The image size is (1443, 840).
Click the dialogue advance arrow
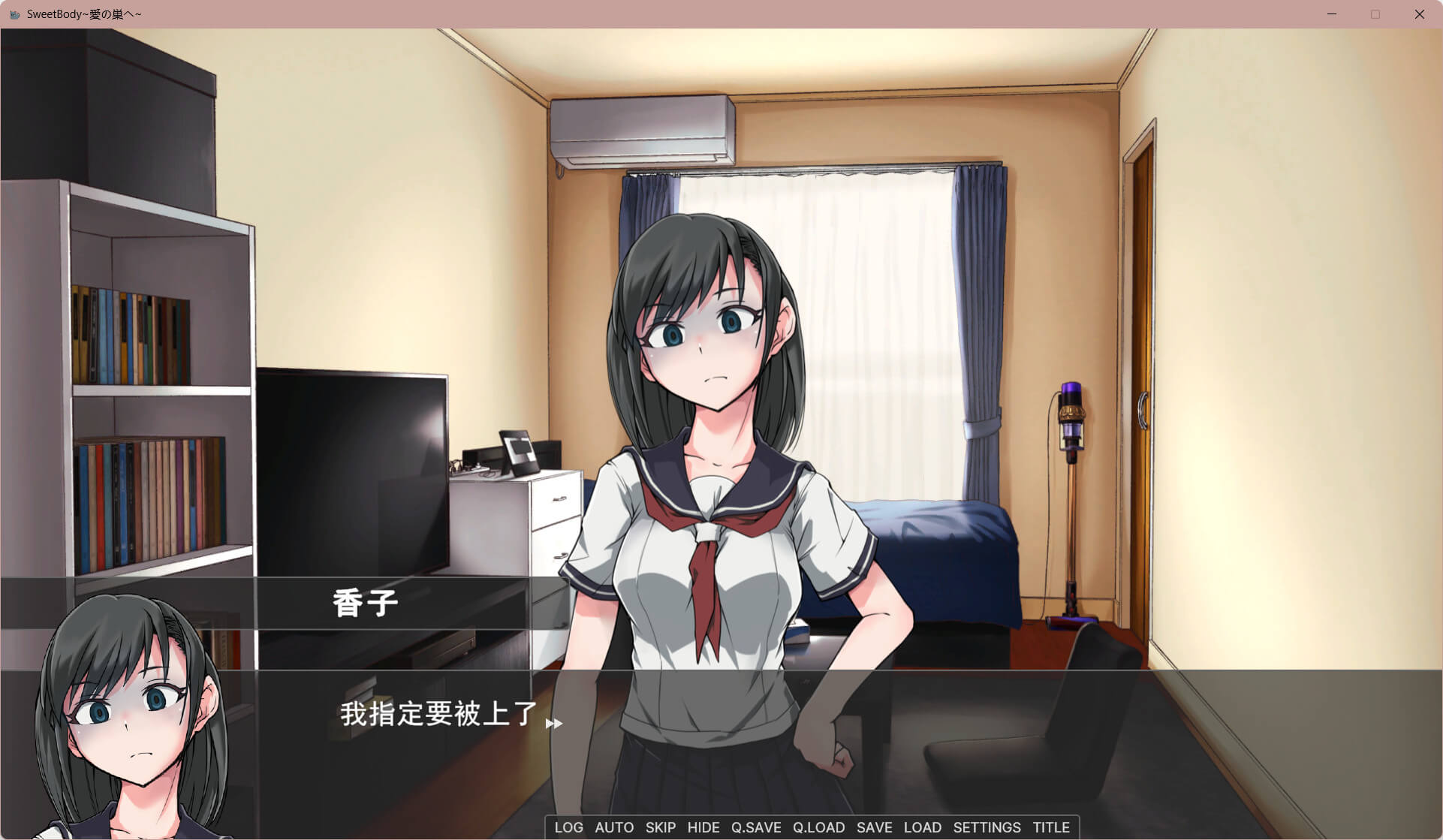(x=554, y=724)
